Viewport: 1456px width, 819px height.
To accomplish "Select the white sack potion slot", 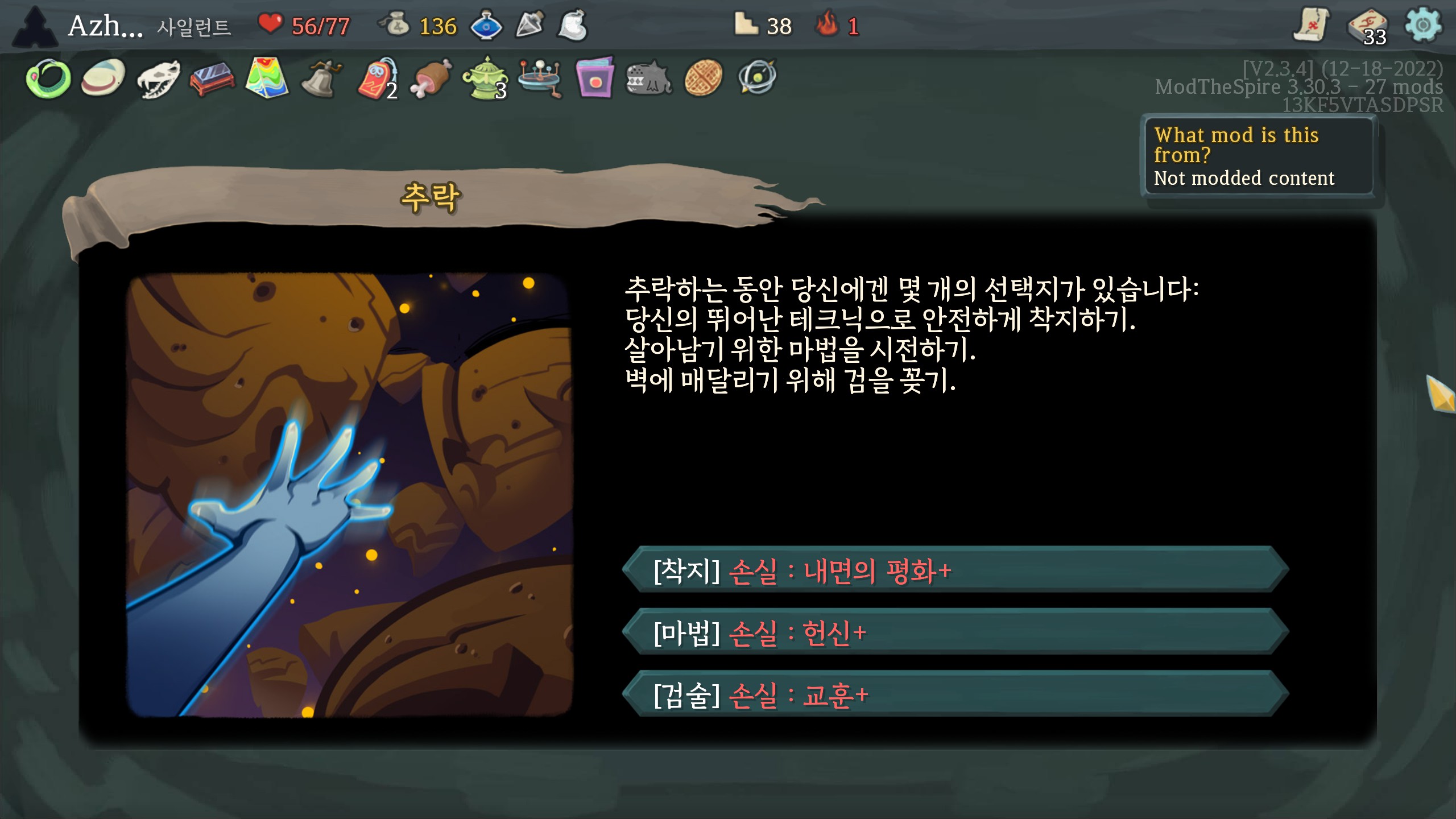I will pyautogui.click(x=573, y=26).
